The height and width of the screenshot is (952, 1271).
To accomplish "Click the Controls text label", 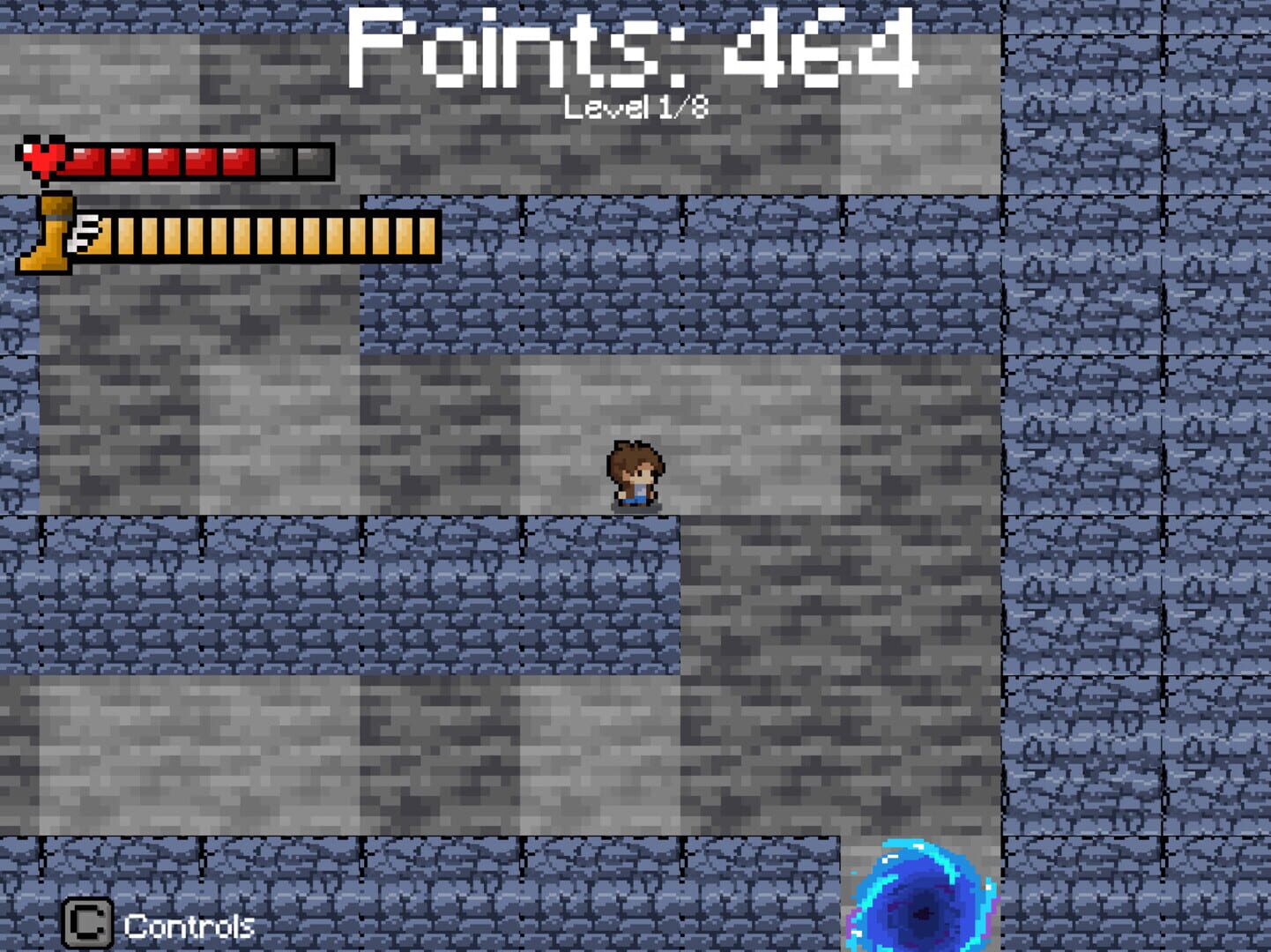I will click(190, 926).
